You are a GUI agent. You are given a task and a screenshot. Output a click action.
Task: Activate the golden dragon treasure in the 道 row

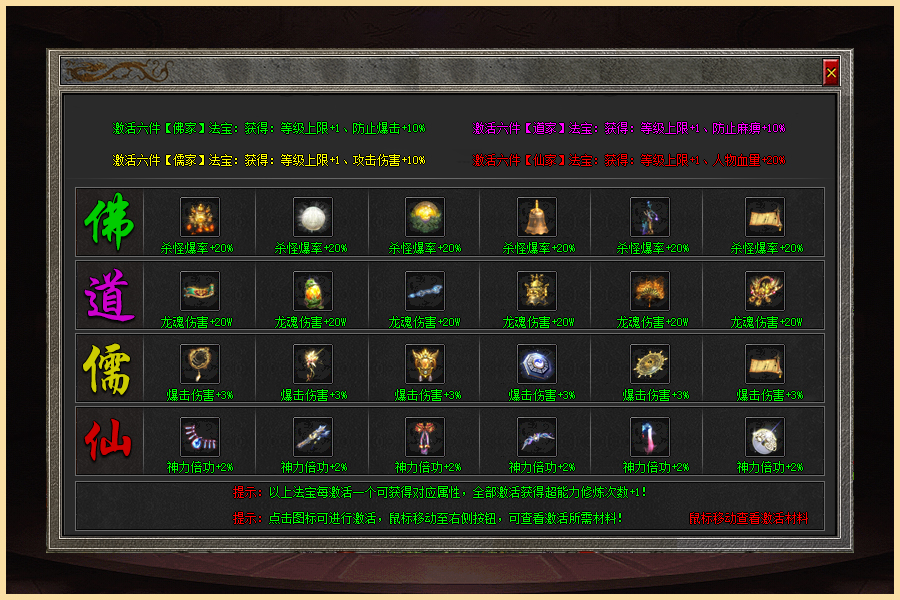pyautogui.click(x=765, y=291)
